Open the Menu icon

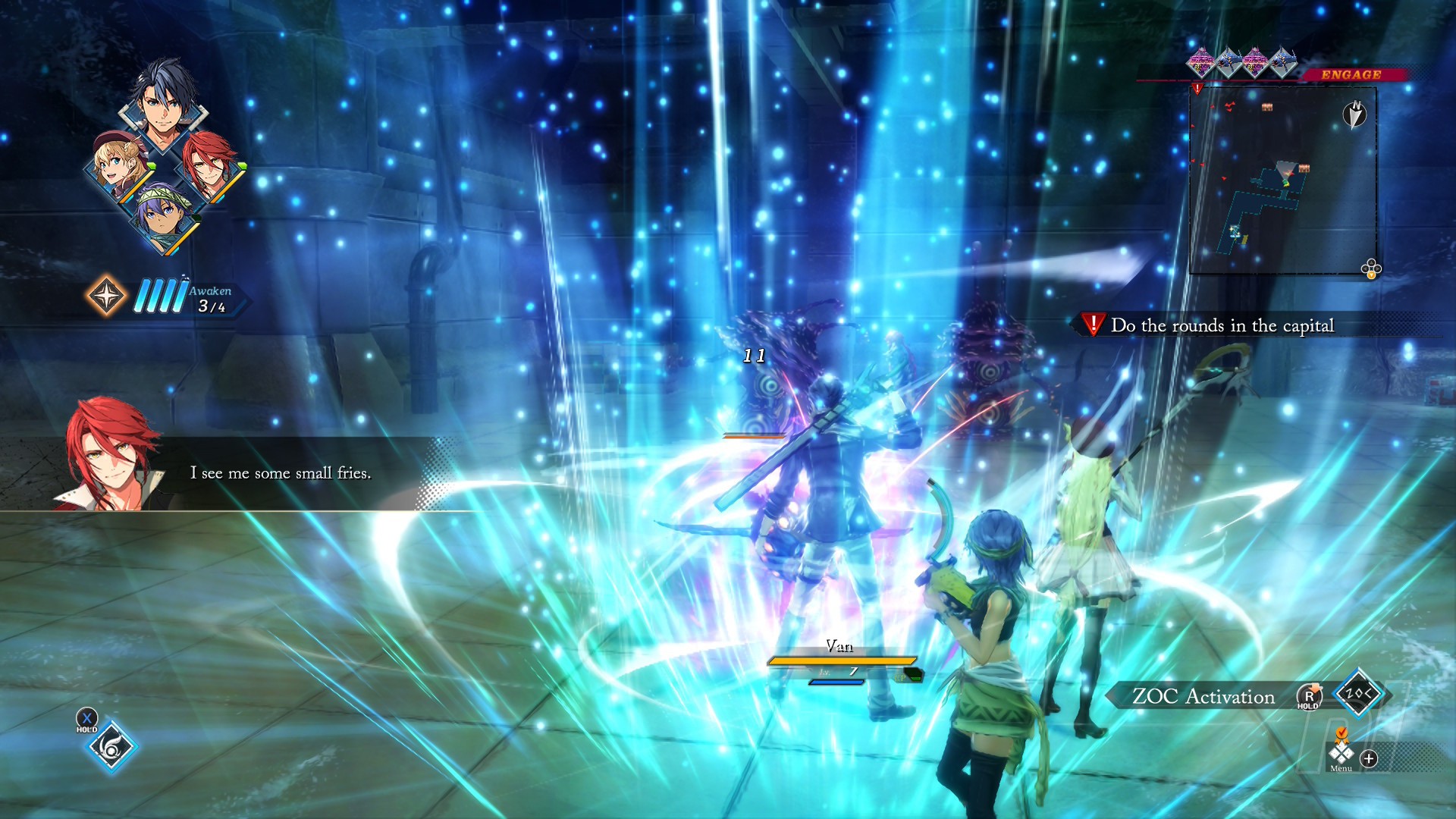pyautogui.click(x=1341, y=755)
